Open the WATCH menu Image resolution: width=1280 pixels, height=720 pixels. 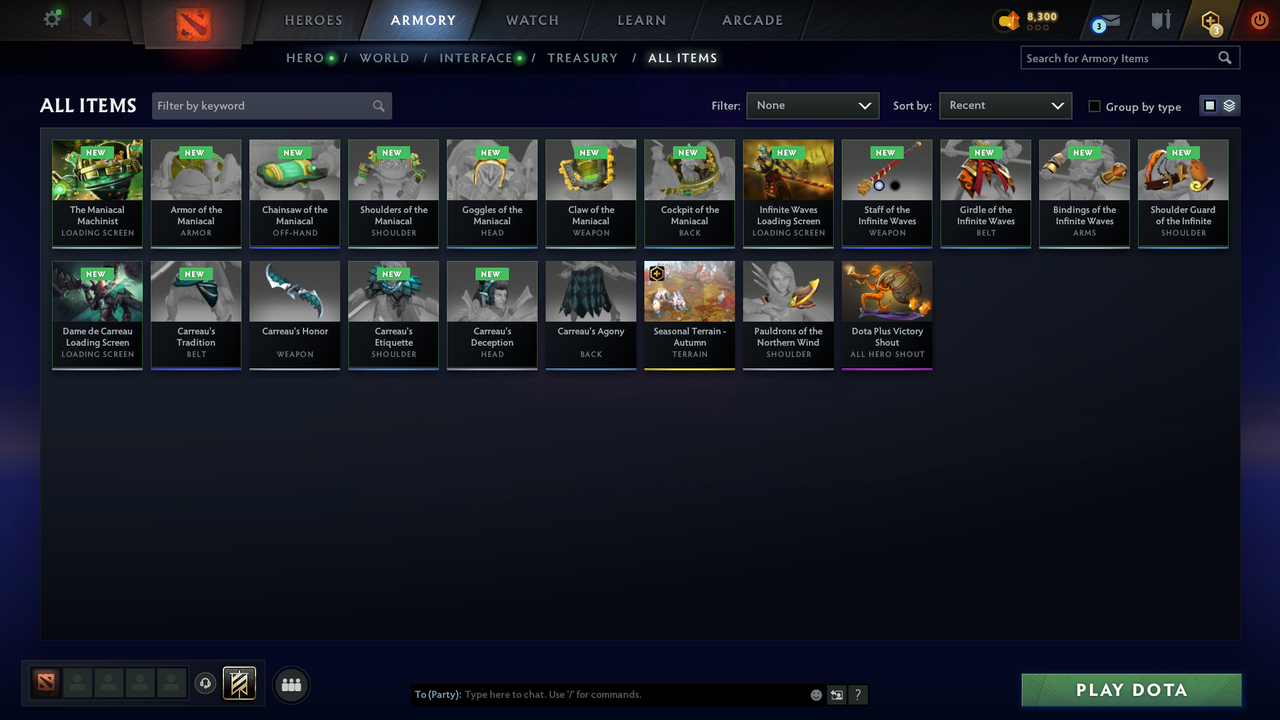(531, 20)
